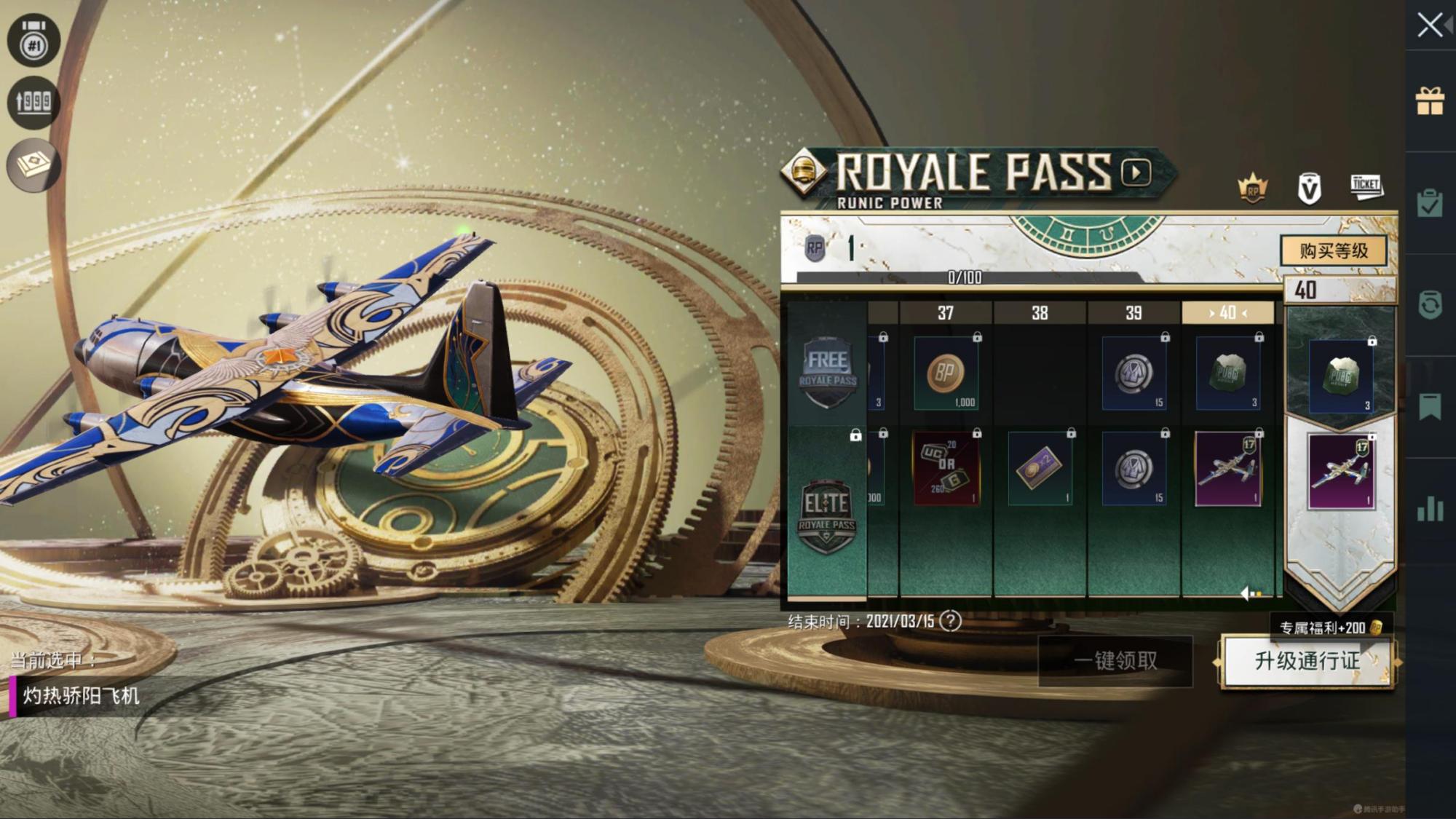Select the elite airplane skin reward at level 40

1228,470
